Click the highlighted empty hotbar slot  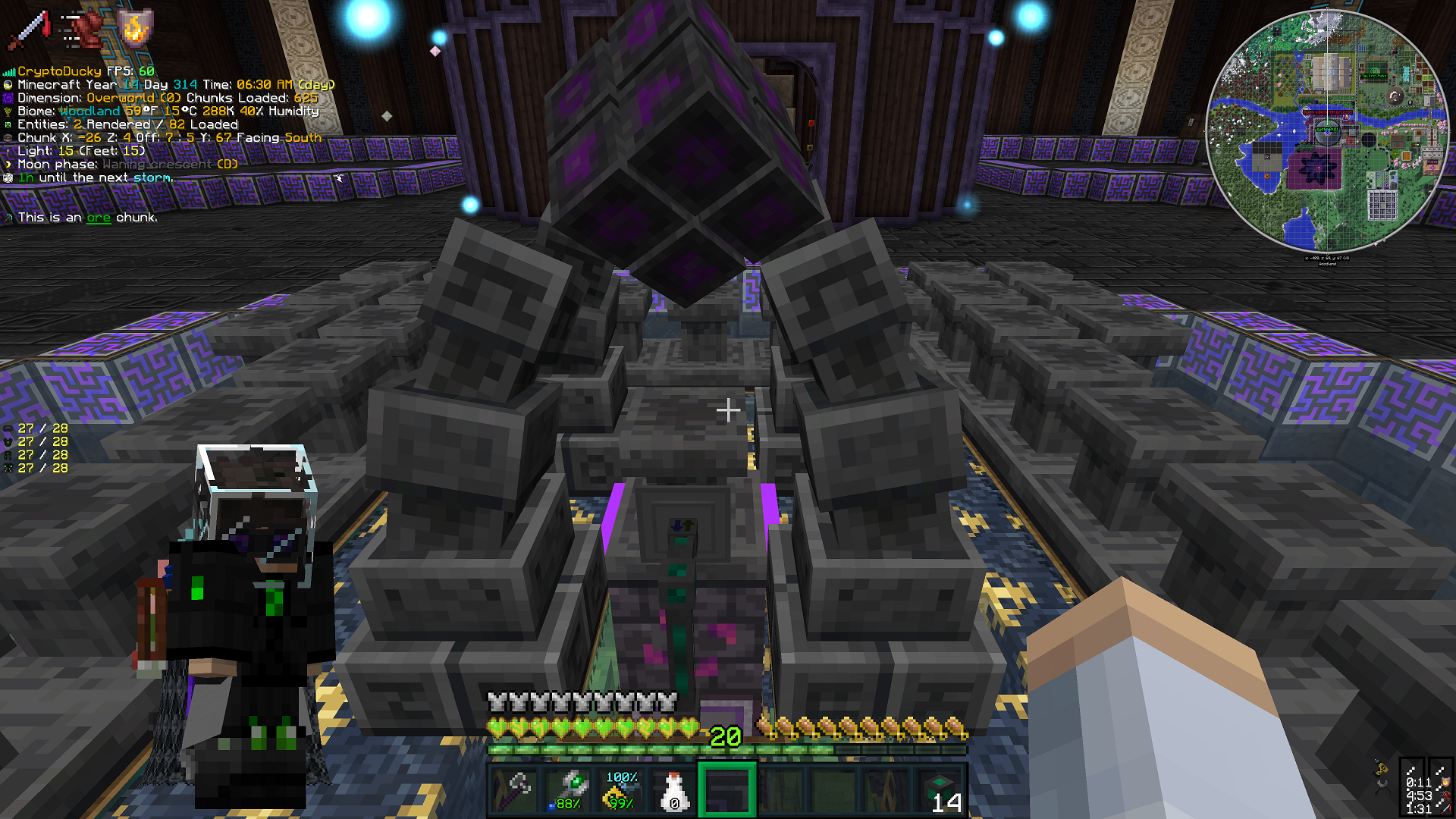click(727, 791)
